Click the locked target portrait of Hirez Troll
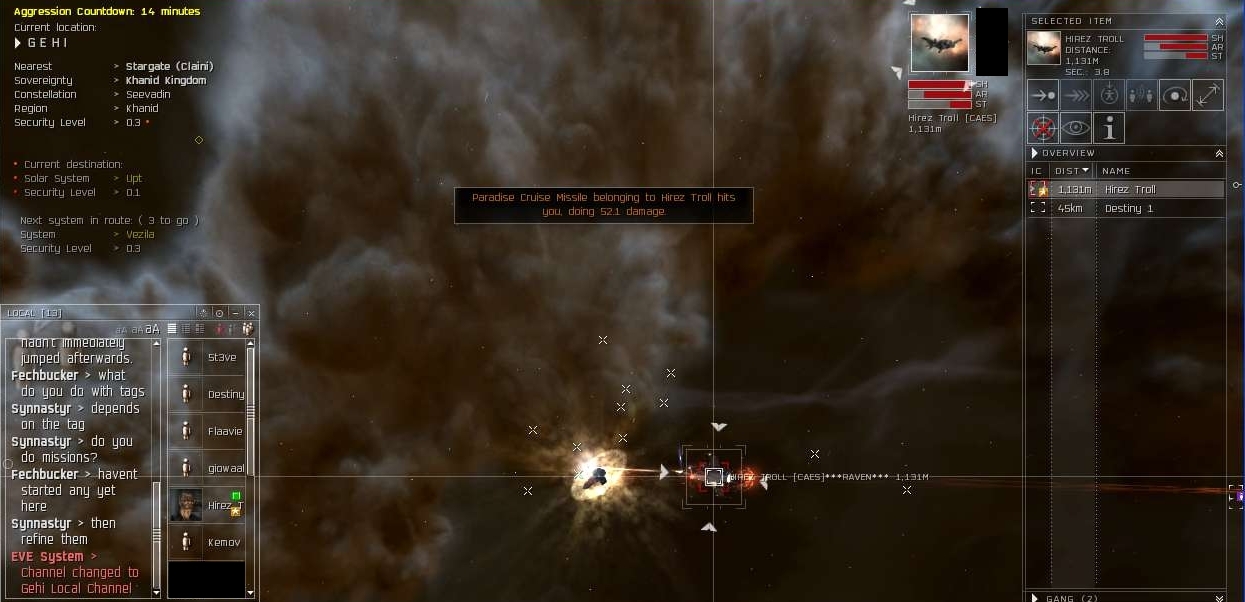 tap(939, 43)
